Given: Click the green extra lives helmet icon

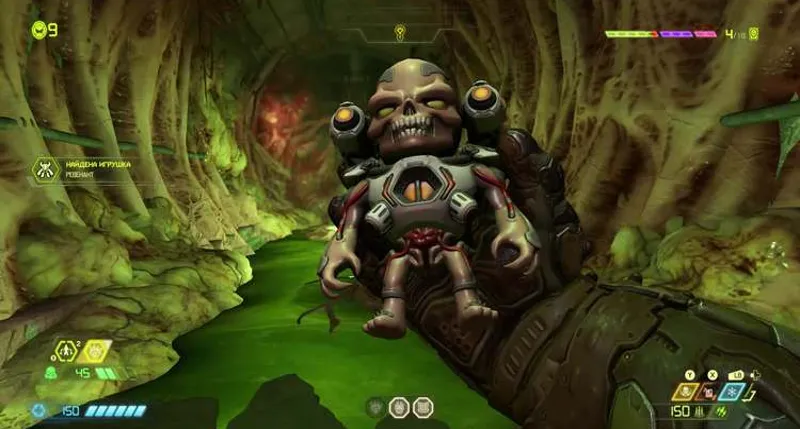Looking at the screenshot, I should click(39, 29).
